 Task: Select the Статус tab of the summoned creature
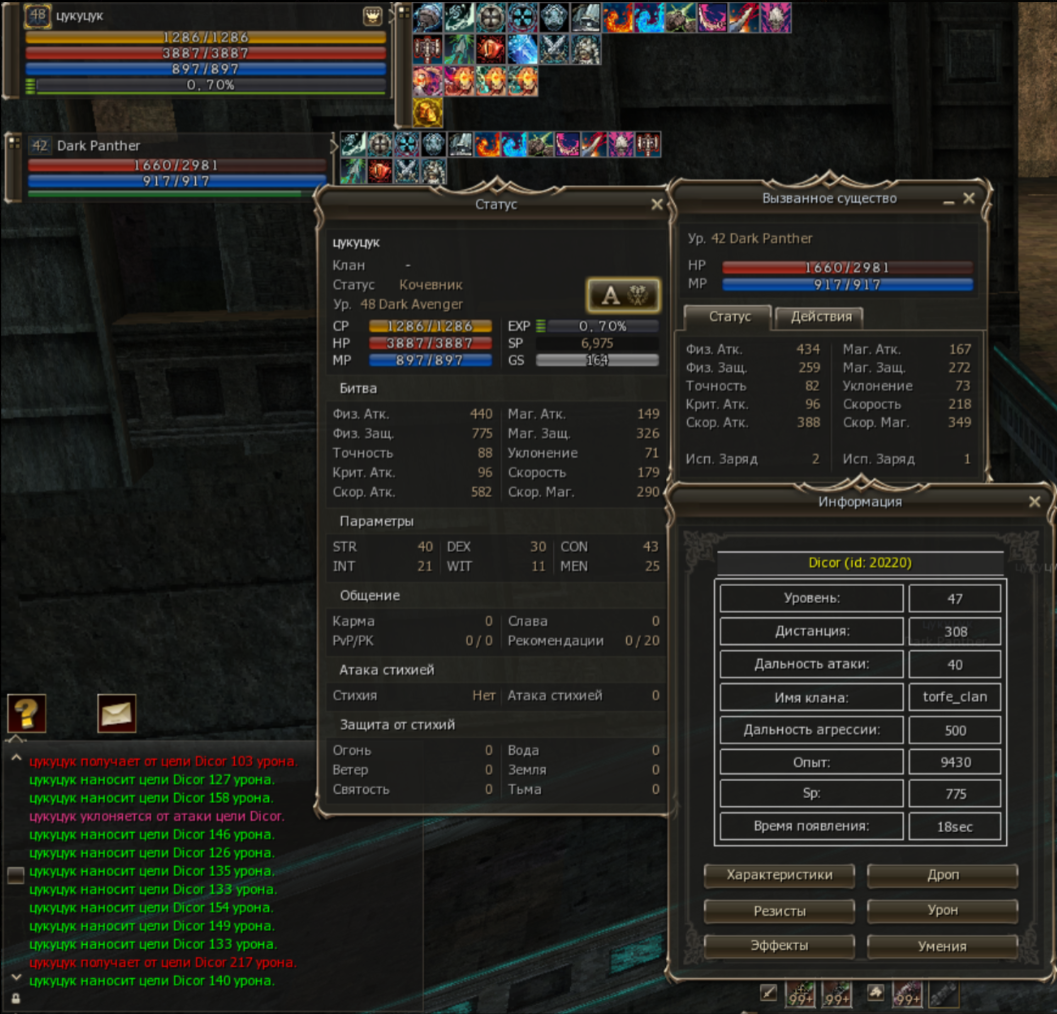pos(729,317)
